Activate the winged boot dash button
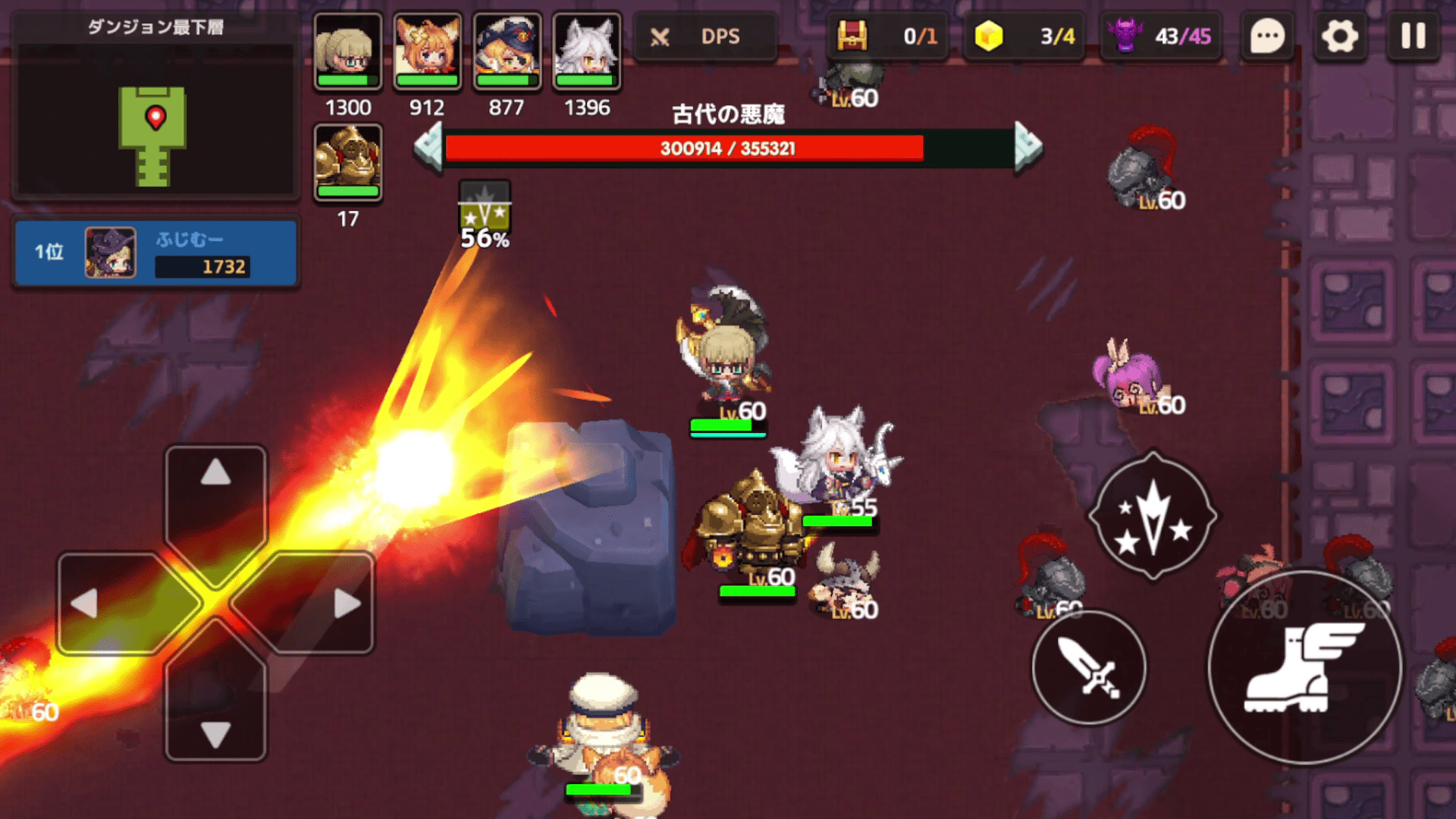 pos(1304,667)
